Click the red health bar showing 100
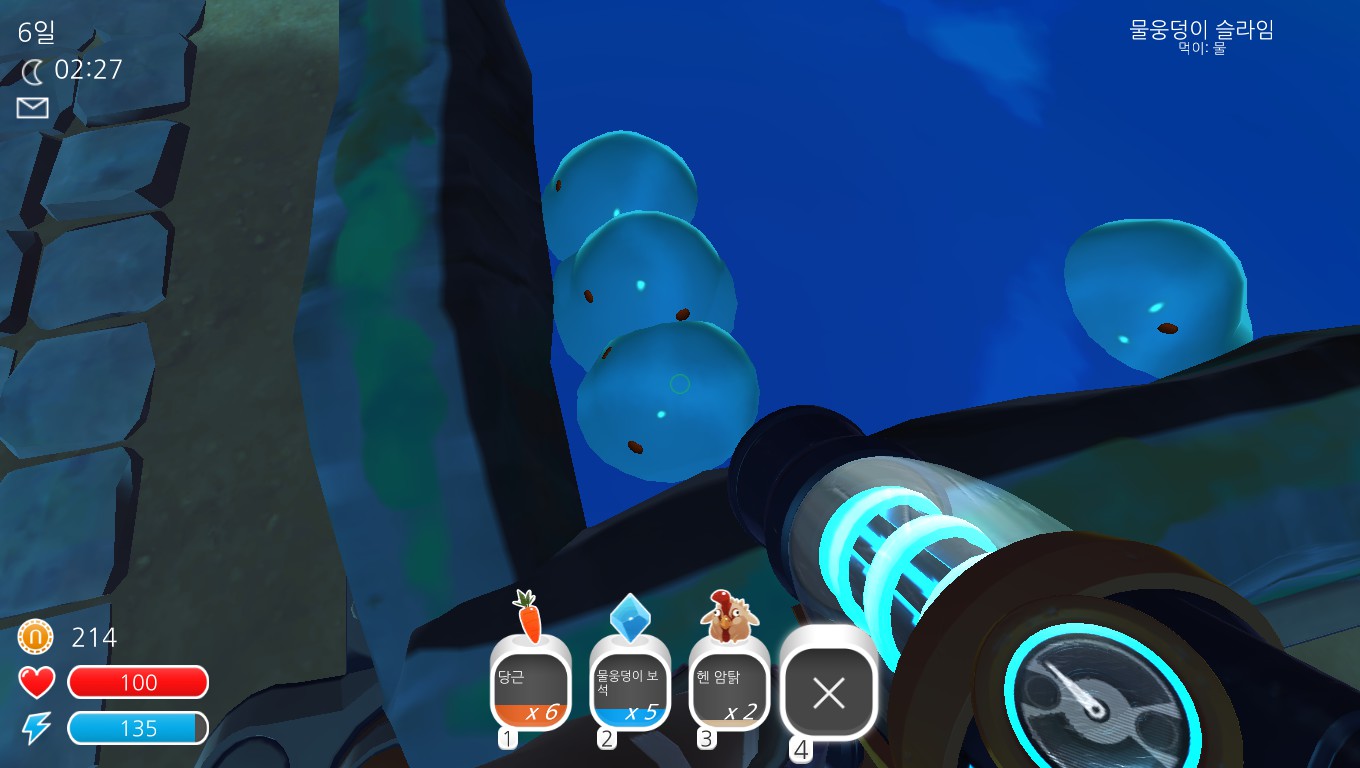Screen dimensions: 1360x768 [138, 683]
